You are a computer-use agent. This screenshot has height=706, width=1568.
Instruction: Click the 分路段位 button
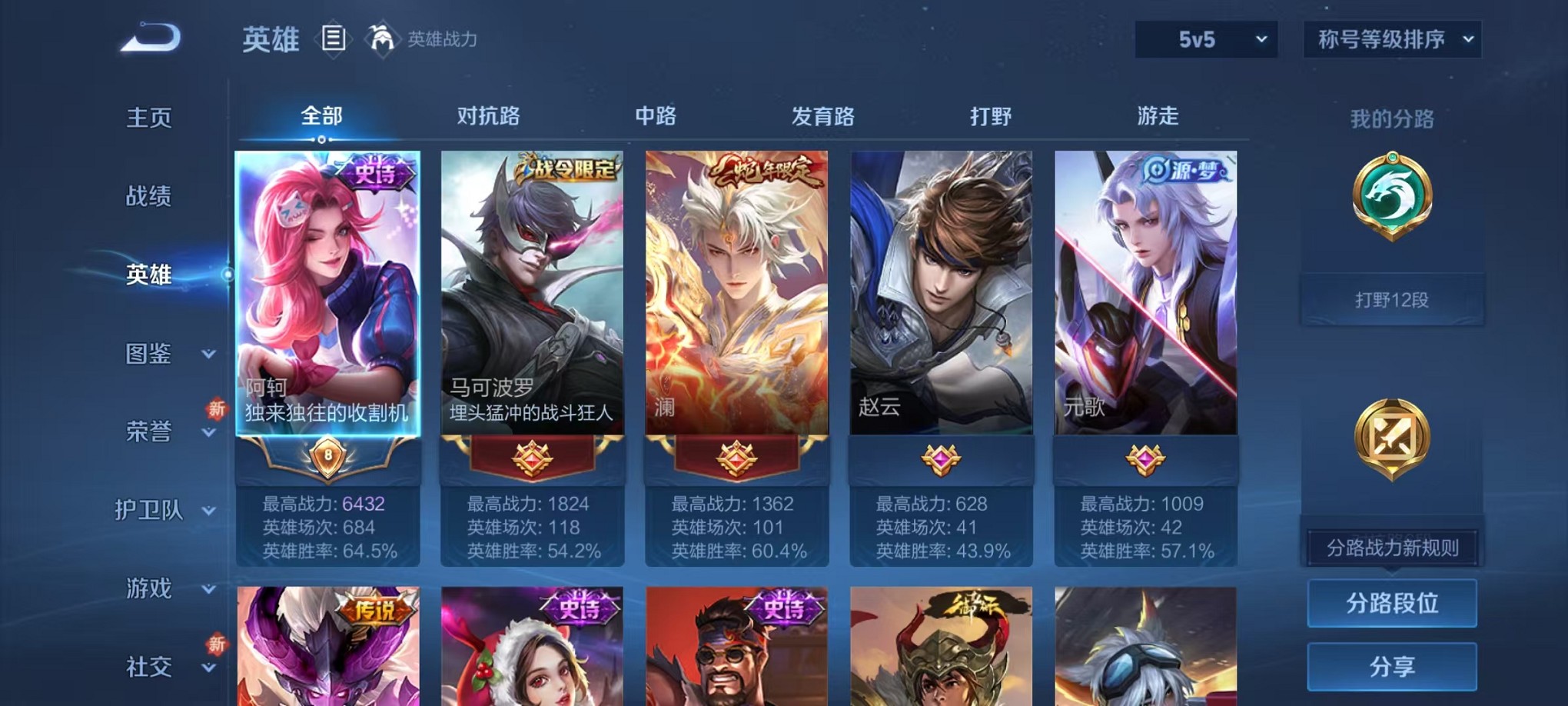1391,603
